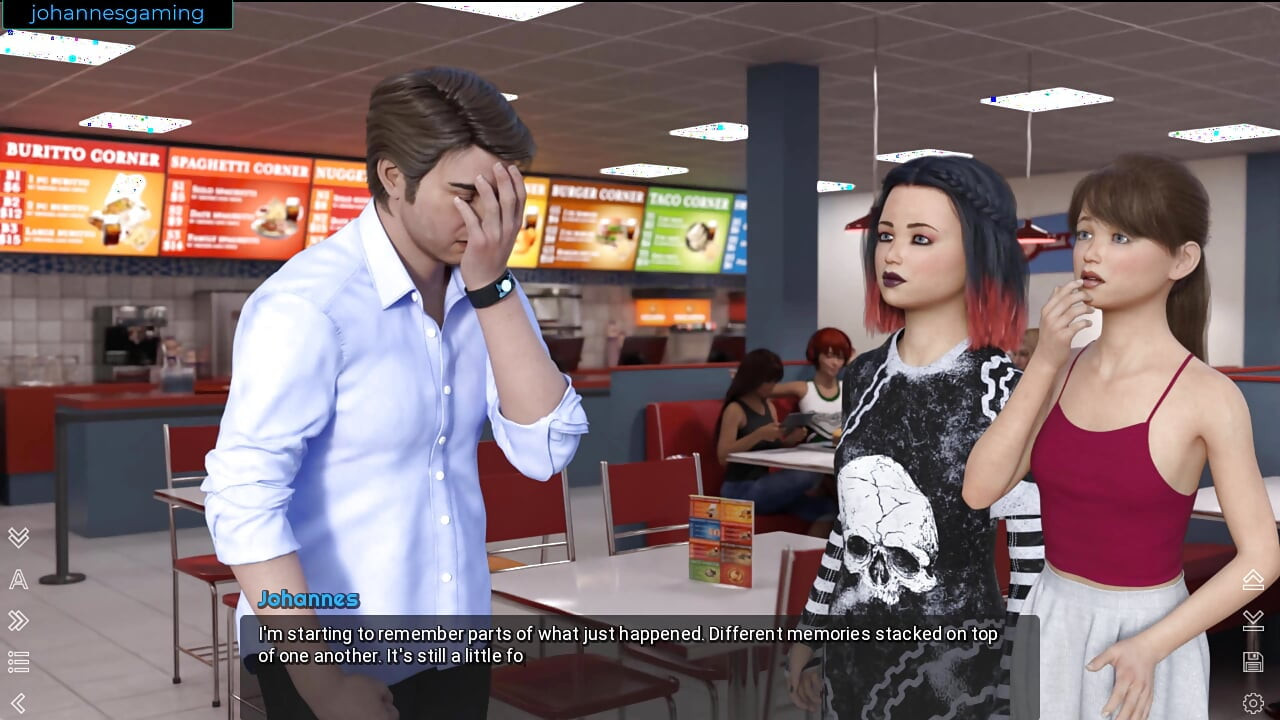
Task: Click the down-arrow-over-bar quick save icon
Action: pos(1253,620)
